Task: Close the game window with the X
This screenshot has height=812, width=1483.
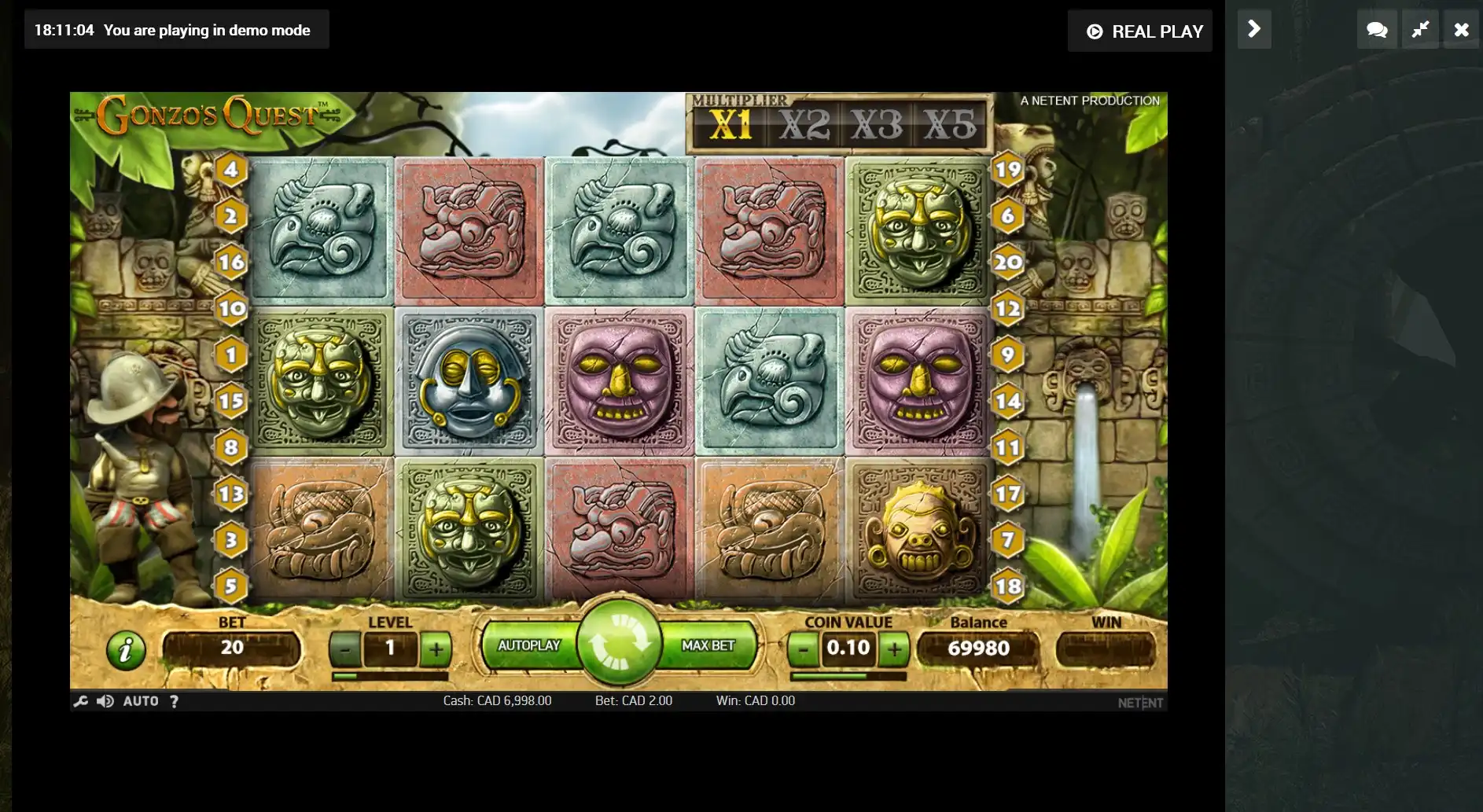Action: click(1461, 30)
